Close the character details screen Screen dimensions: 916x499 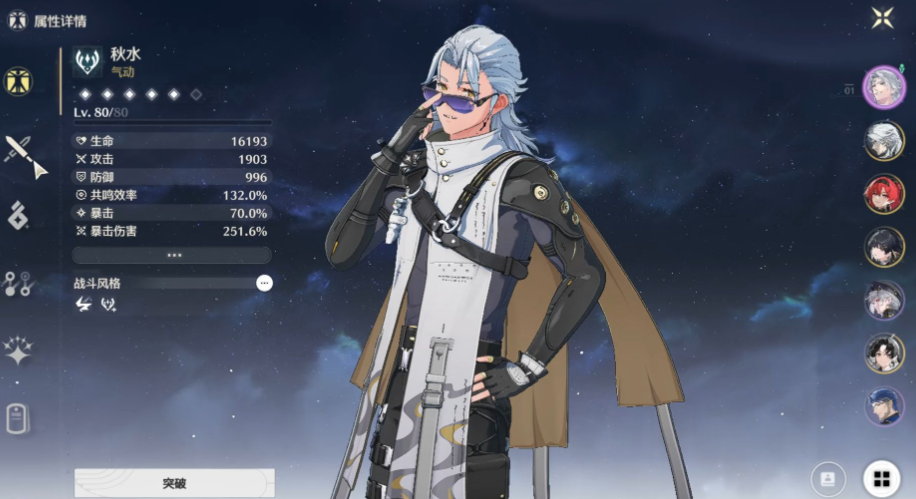point(882,17)
